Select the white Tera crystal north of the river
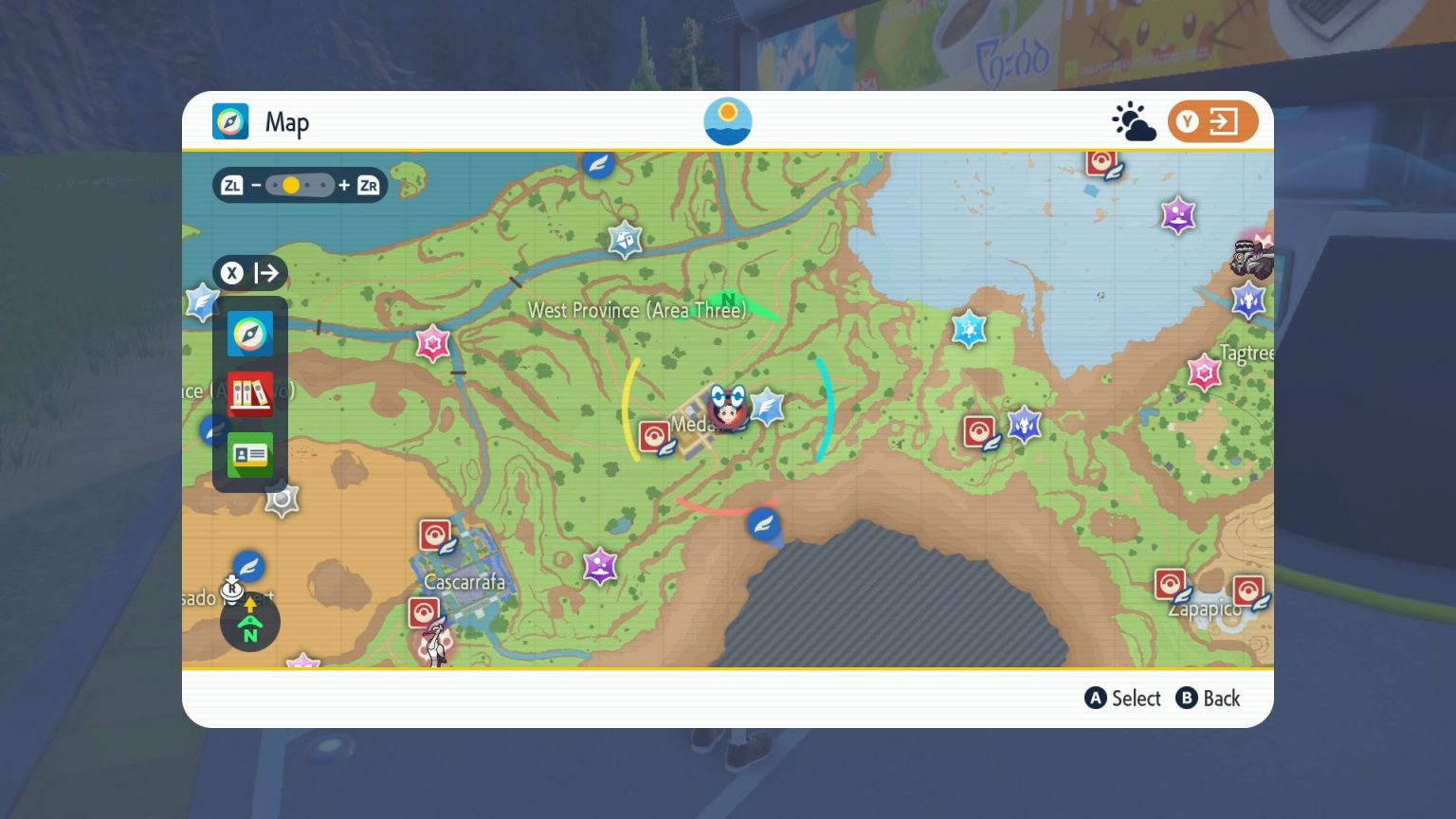1456x819 pixels. (x=625, y=239)
